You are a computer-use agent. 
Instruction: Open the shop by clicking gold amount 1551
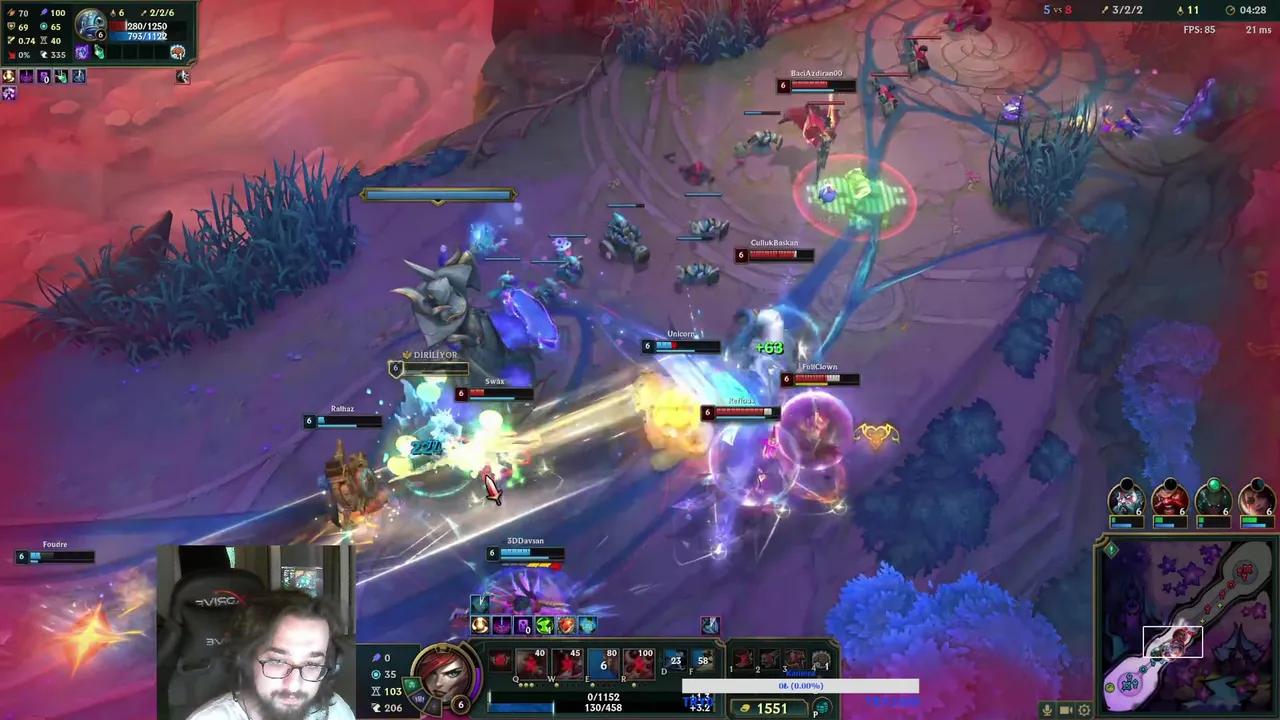tap(772, 708)
